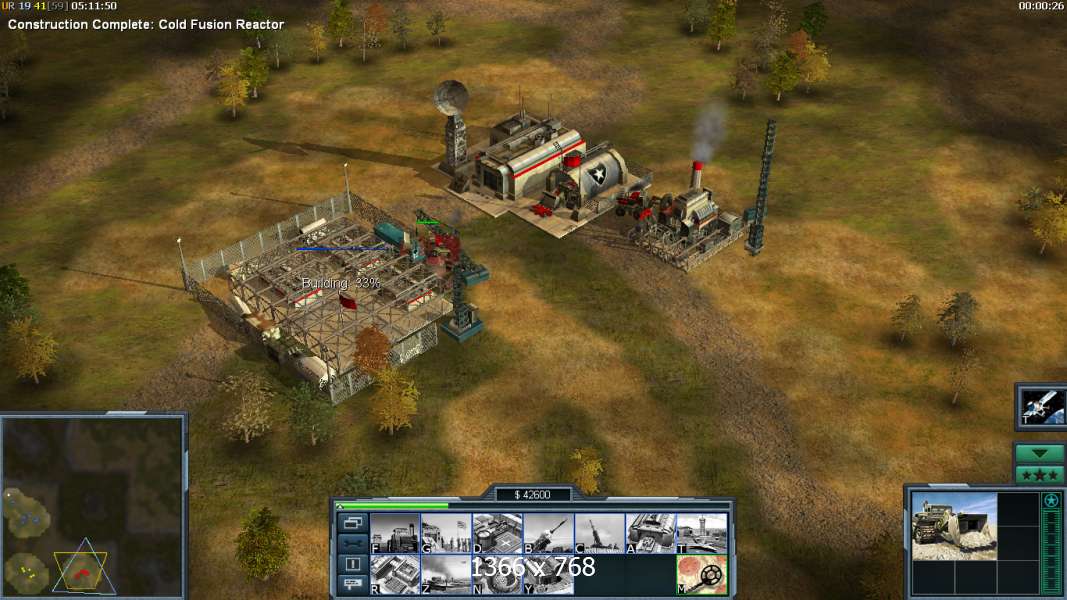Pick the domed structure icon (hotkey N)

pyautogui.click(x=496, y=574)
